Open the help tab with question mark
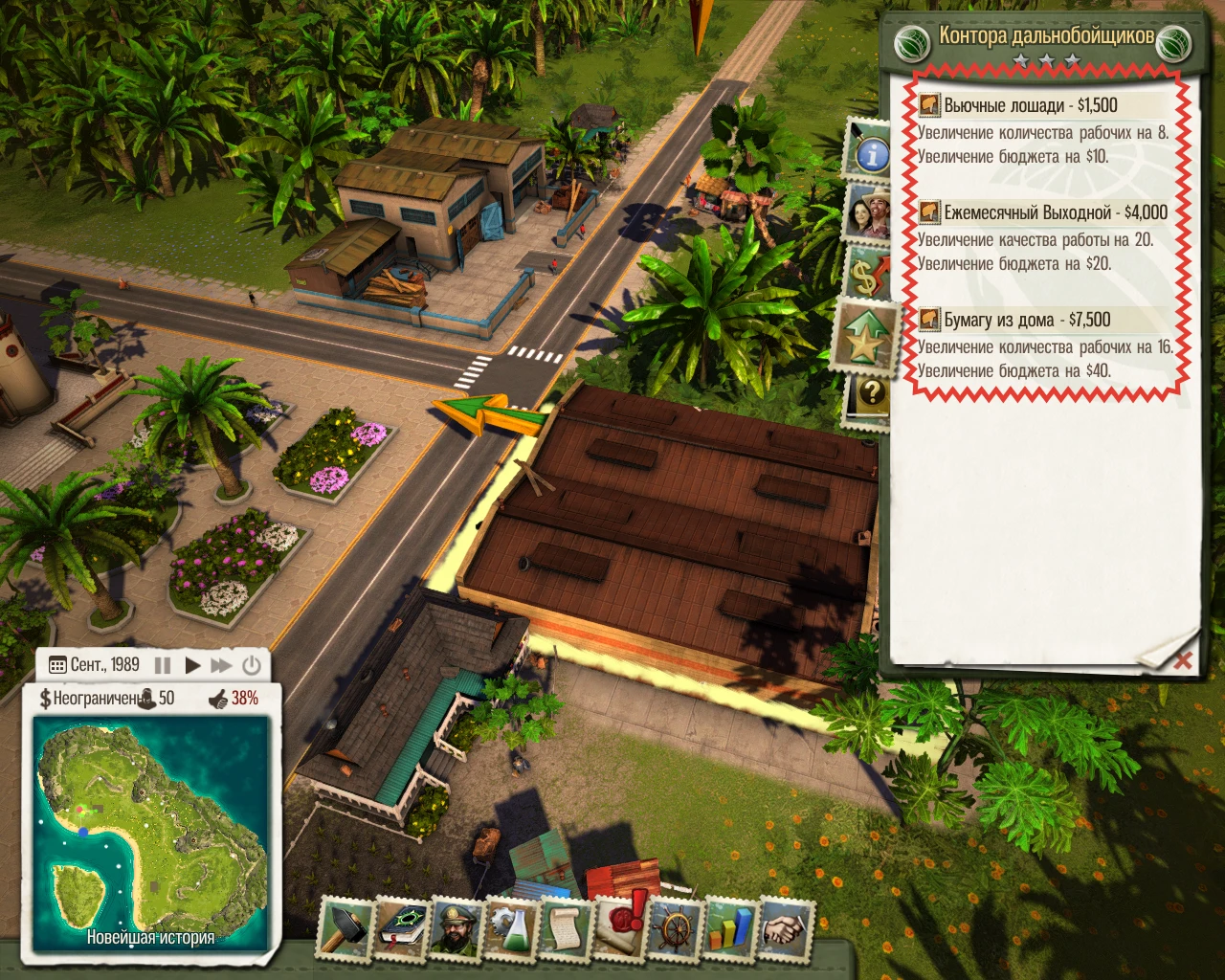1225x980 pixels. tap(871, 389)
